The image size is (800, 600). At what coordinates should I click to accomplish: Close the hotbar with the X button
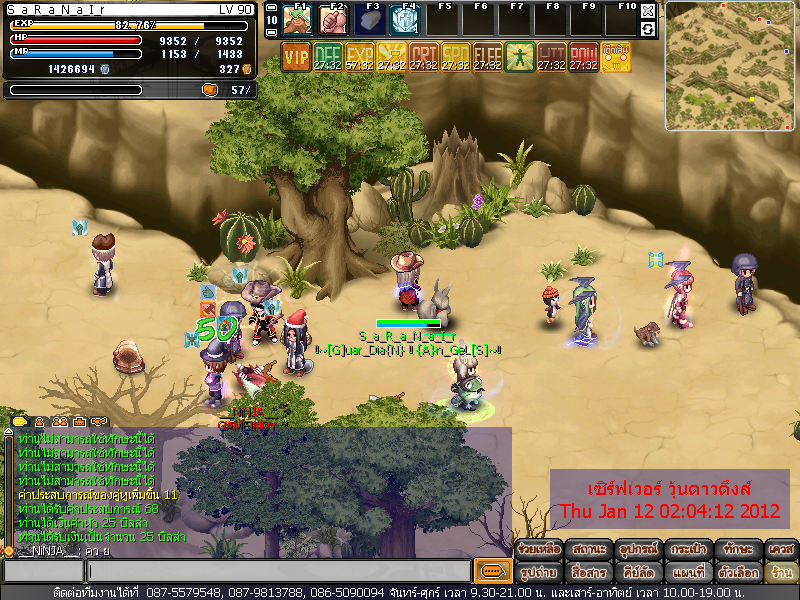tap(648, 11)
